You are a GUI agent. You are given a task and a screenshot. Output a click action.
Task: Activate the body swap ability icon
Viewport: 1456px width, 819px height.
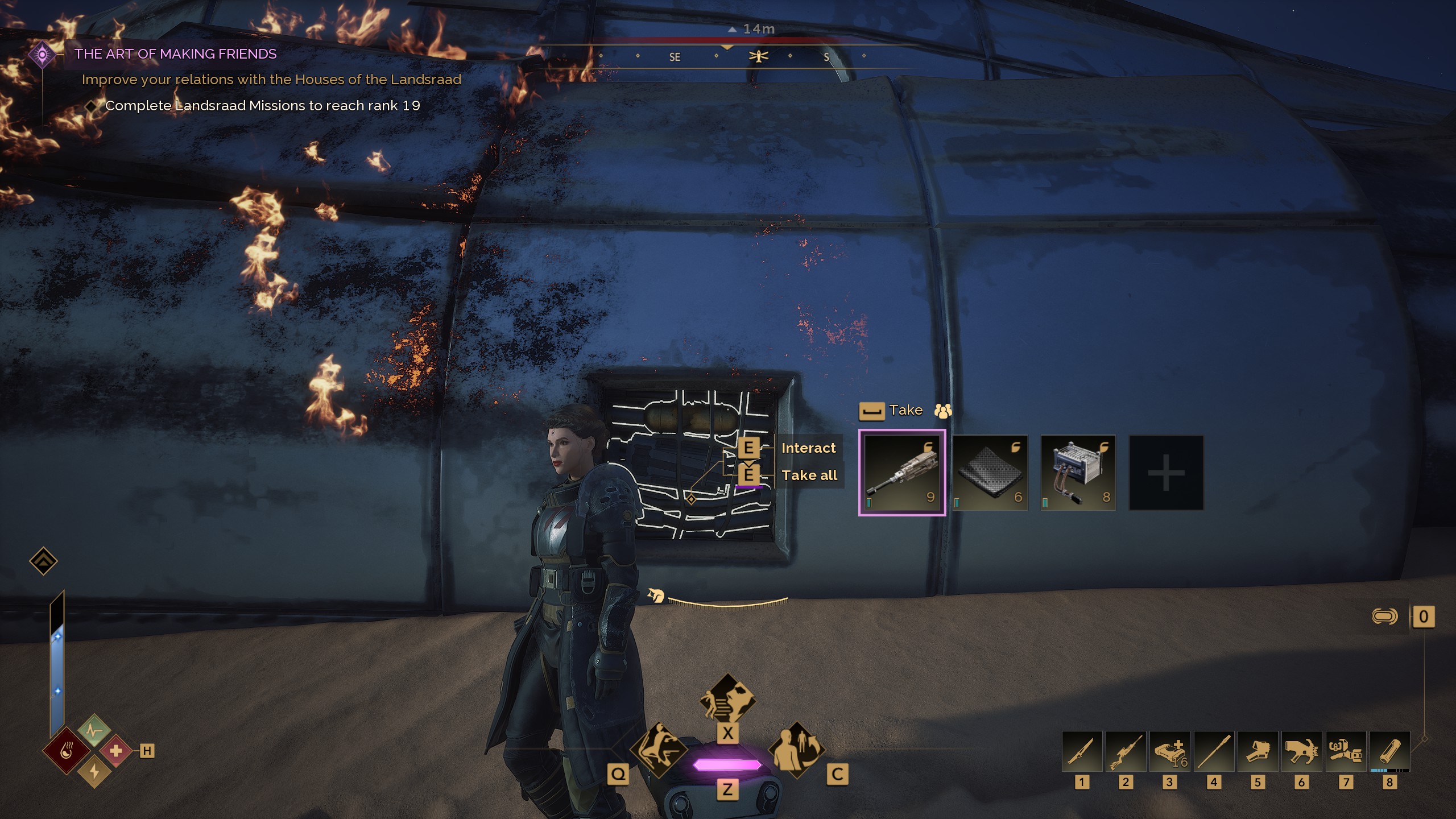pyautogui.click(x=796, y=750)
